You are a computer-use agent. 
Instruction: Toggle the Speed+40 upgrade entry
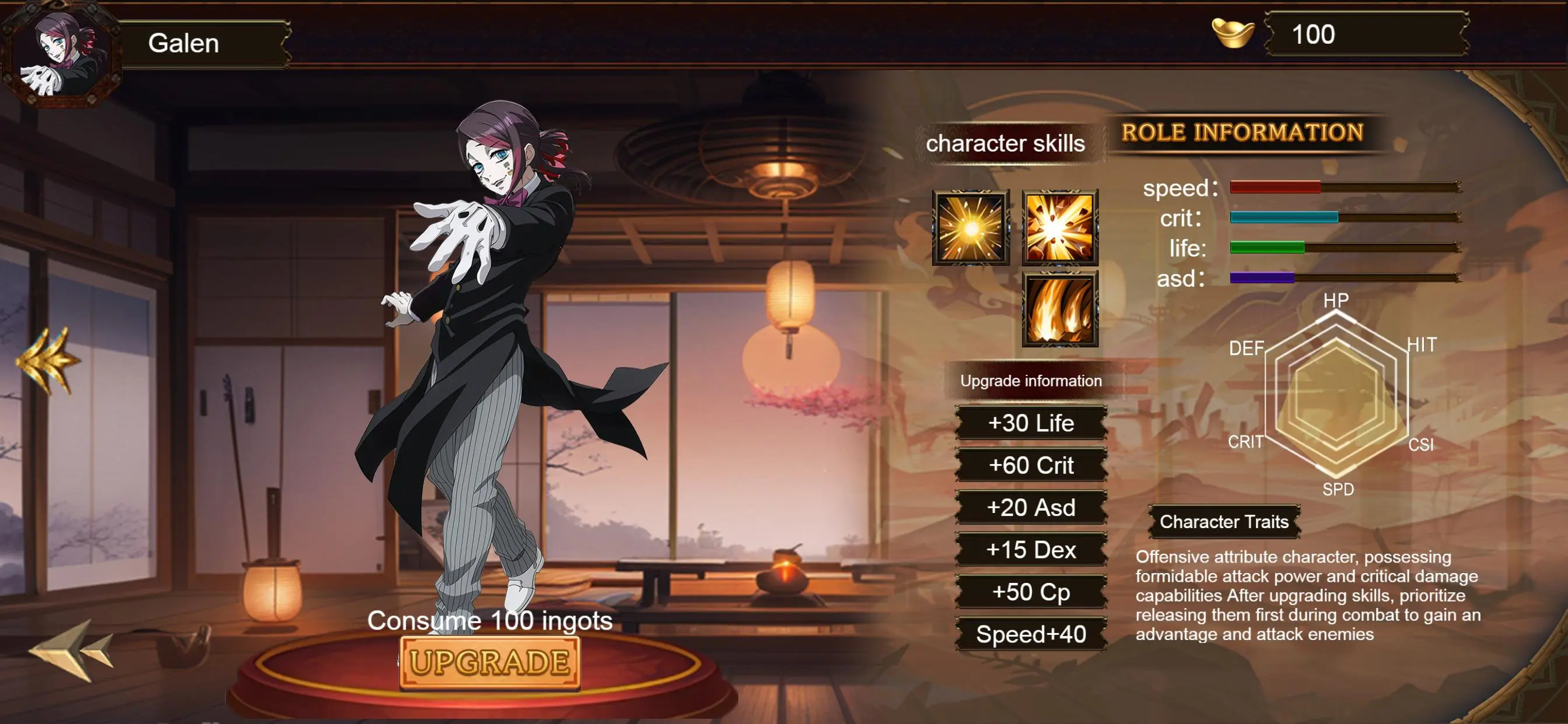(x=1031, y=635)
